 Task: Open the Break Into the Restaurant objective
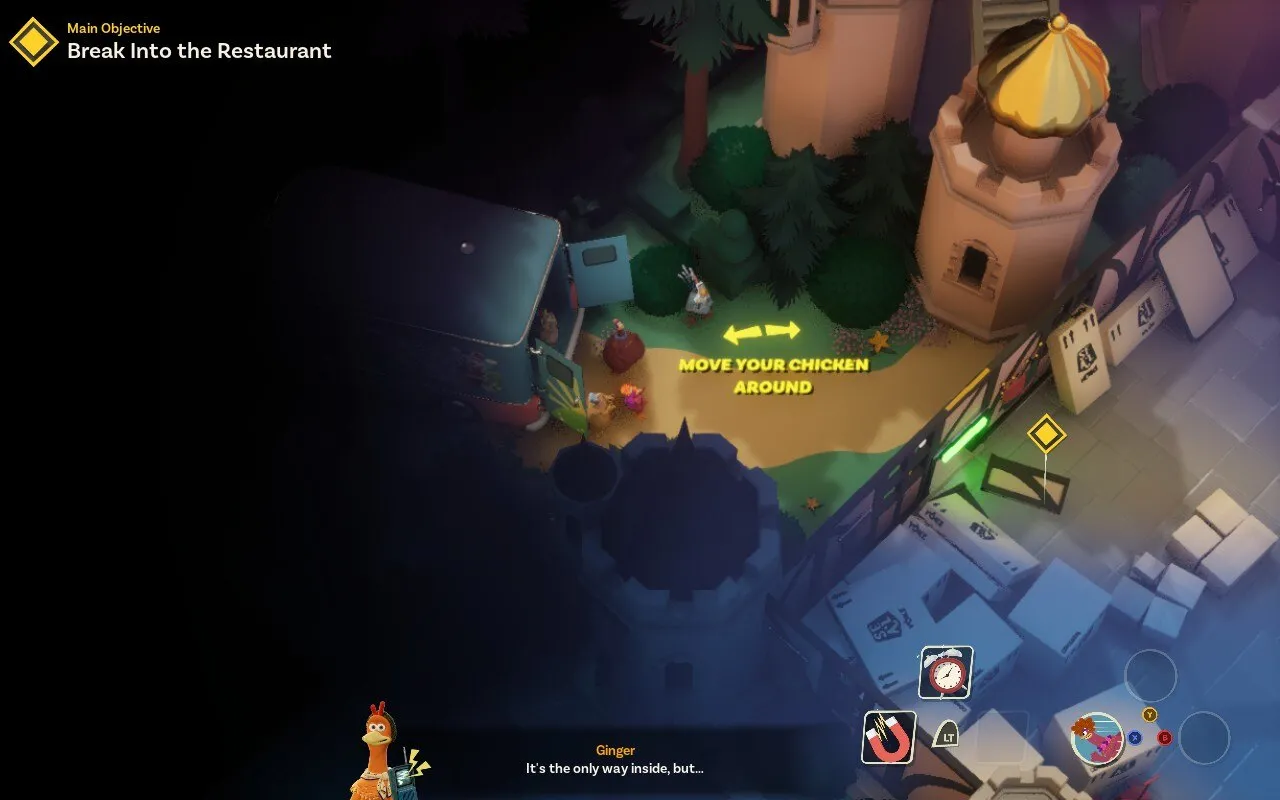(x=199, y=51)
